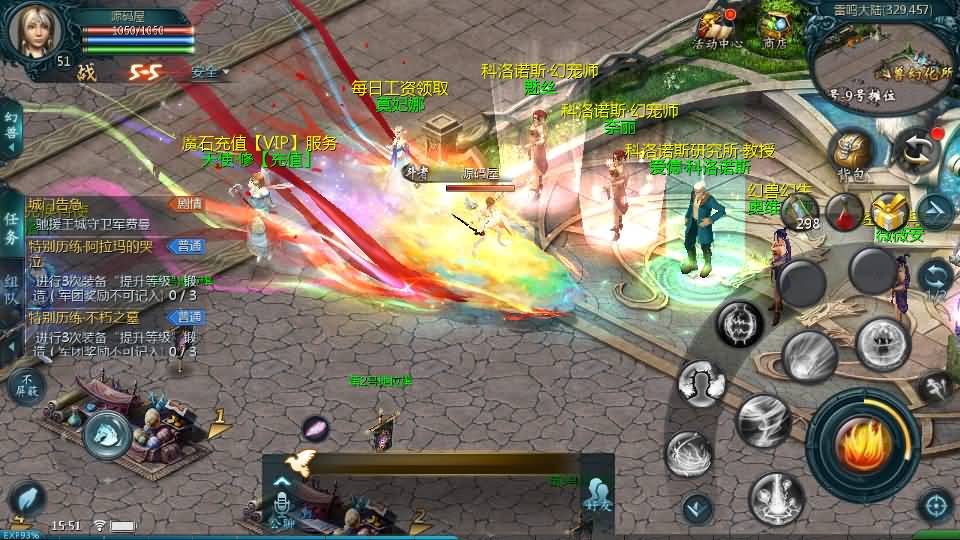Open the 商店 shop
This screenshot has width=960, height=540.
click(x=773, y=27)
